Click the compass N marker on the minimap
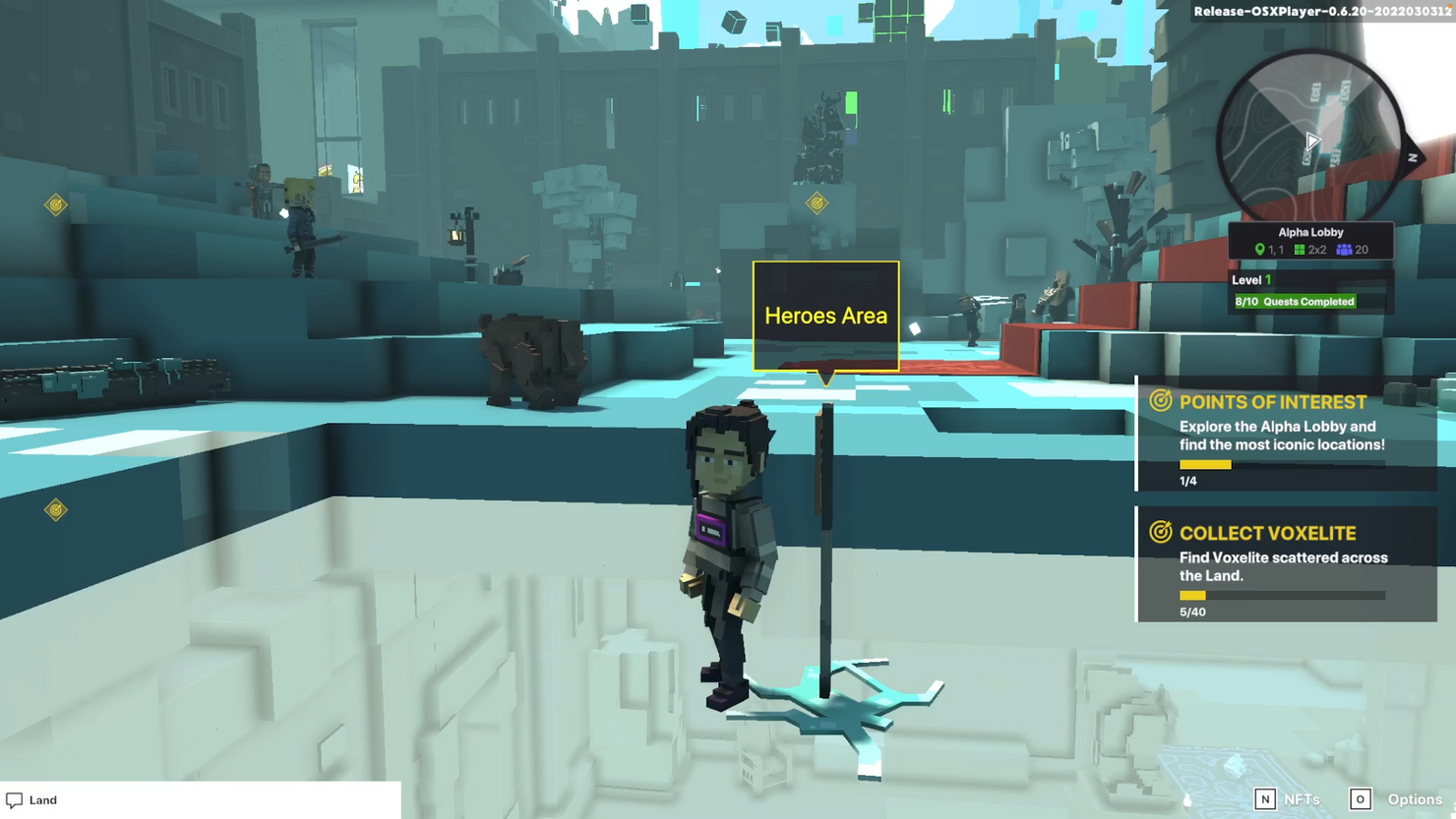The width and height of the screenshot is (1456, 819). pos(1411,158)
